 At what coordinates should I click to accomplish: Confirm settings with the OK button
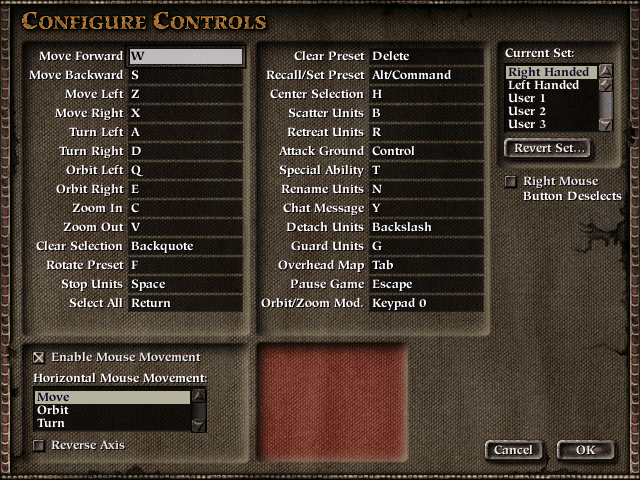click(x=585, y=450)
